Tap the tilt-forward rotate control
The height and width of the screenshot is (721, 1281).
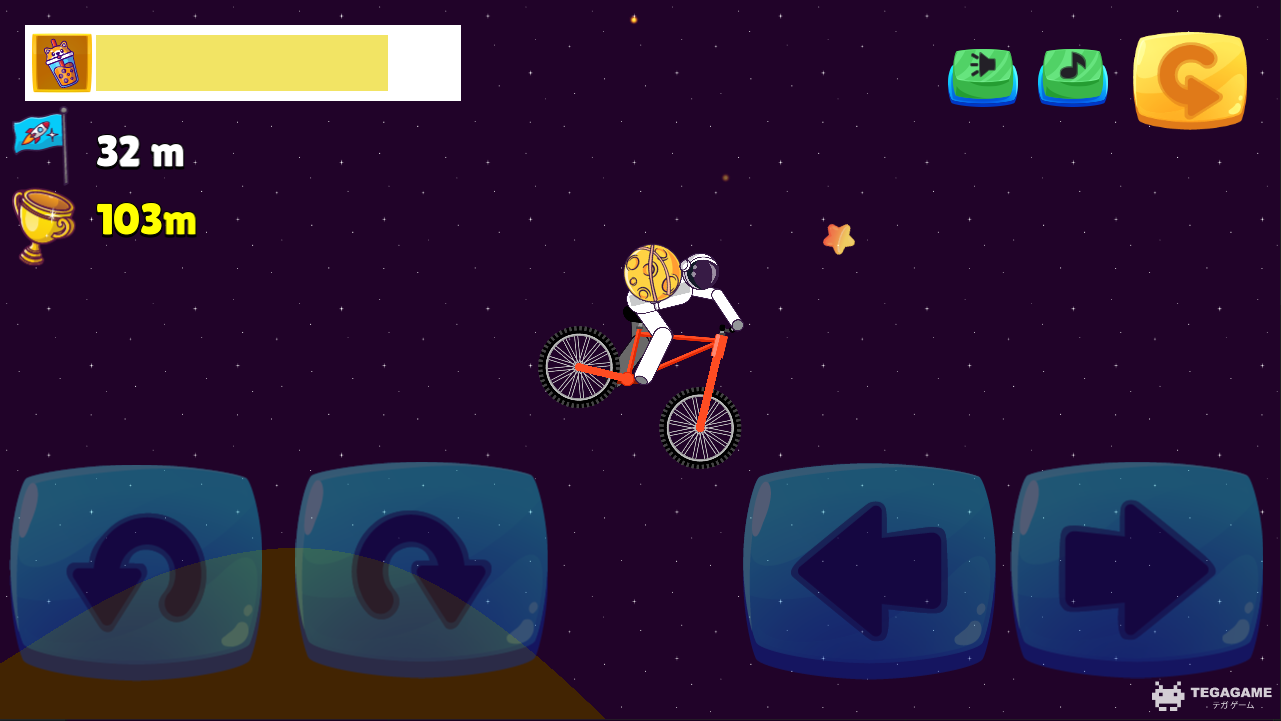coord(421,570)
